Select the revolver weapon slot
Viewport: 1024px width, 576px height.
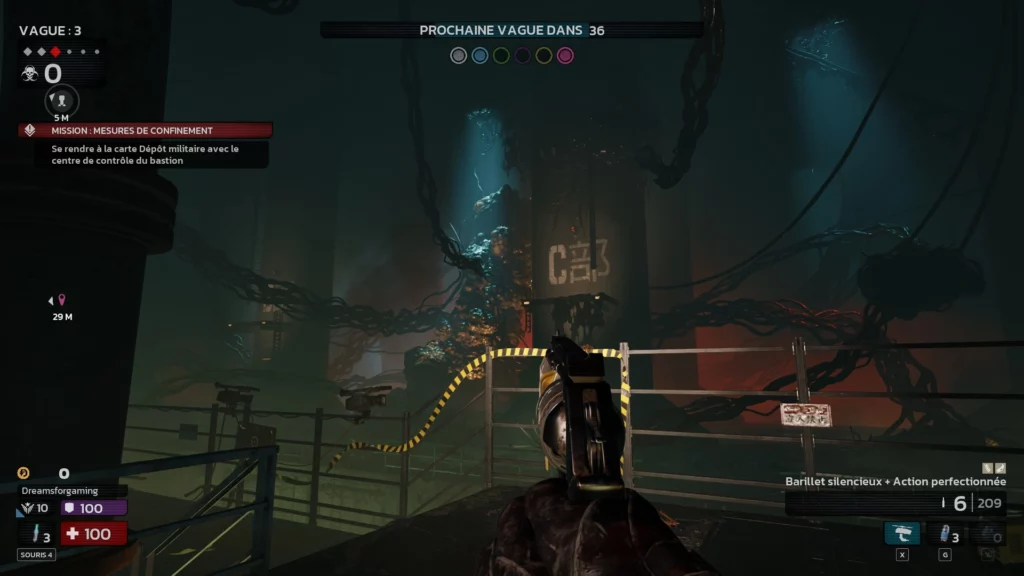click(902, 534)
